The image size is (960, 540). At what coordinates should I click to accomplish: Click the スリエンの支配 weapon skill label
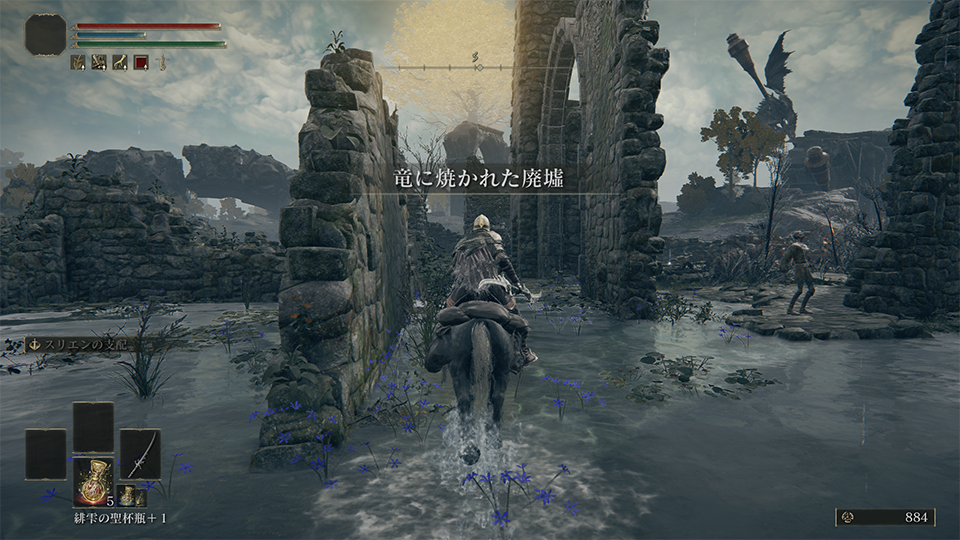pyautogui.click(x=84, y=344)
